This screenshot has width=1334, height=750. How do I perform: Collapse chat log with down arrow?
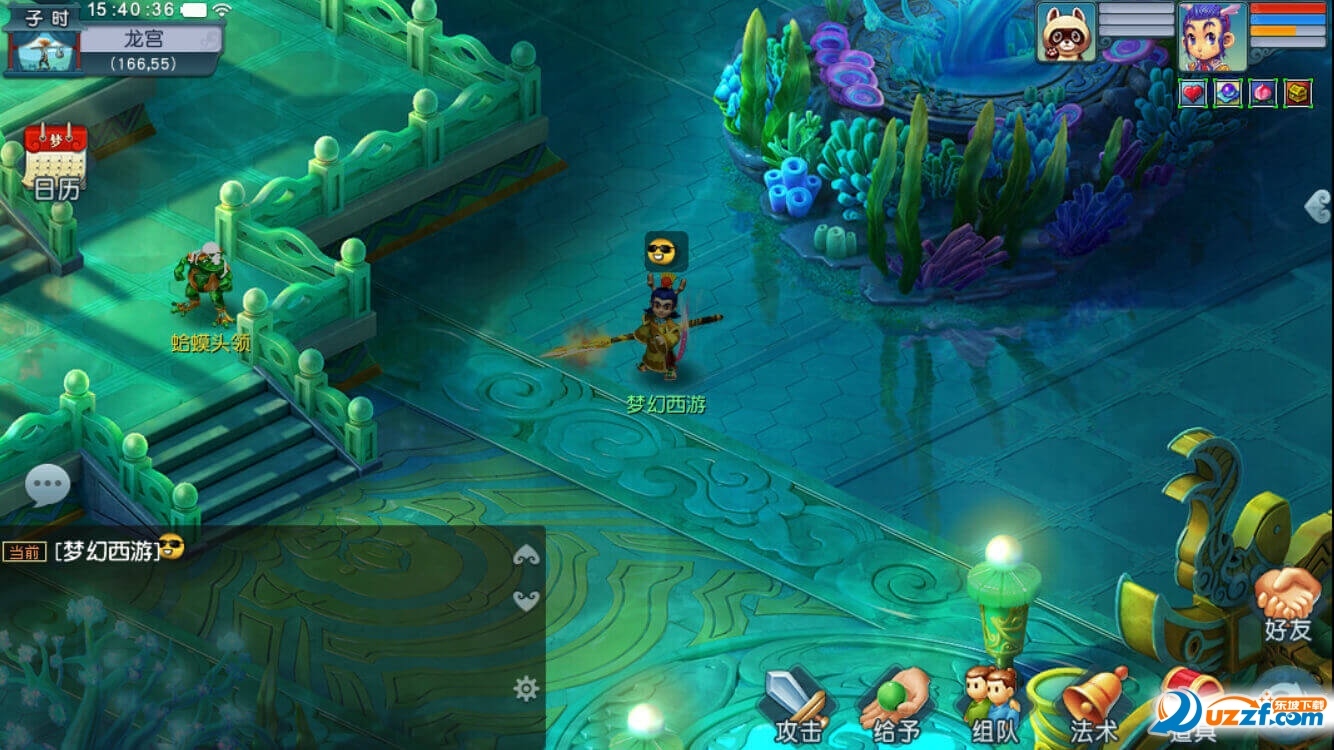[526, 599]
